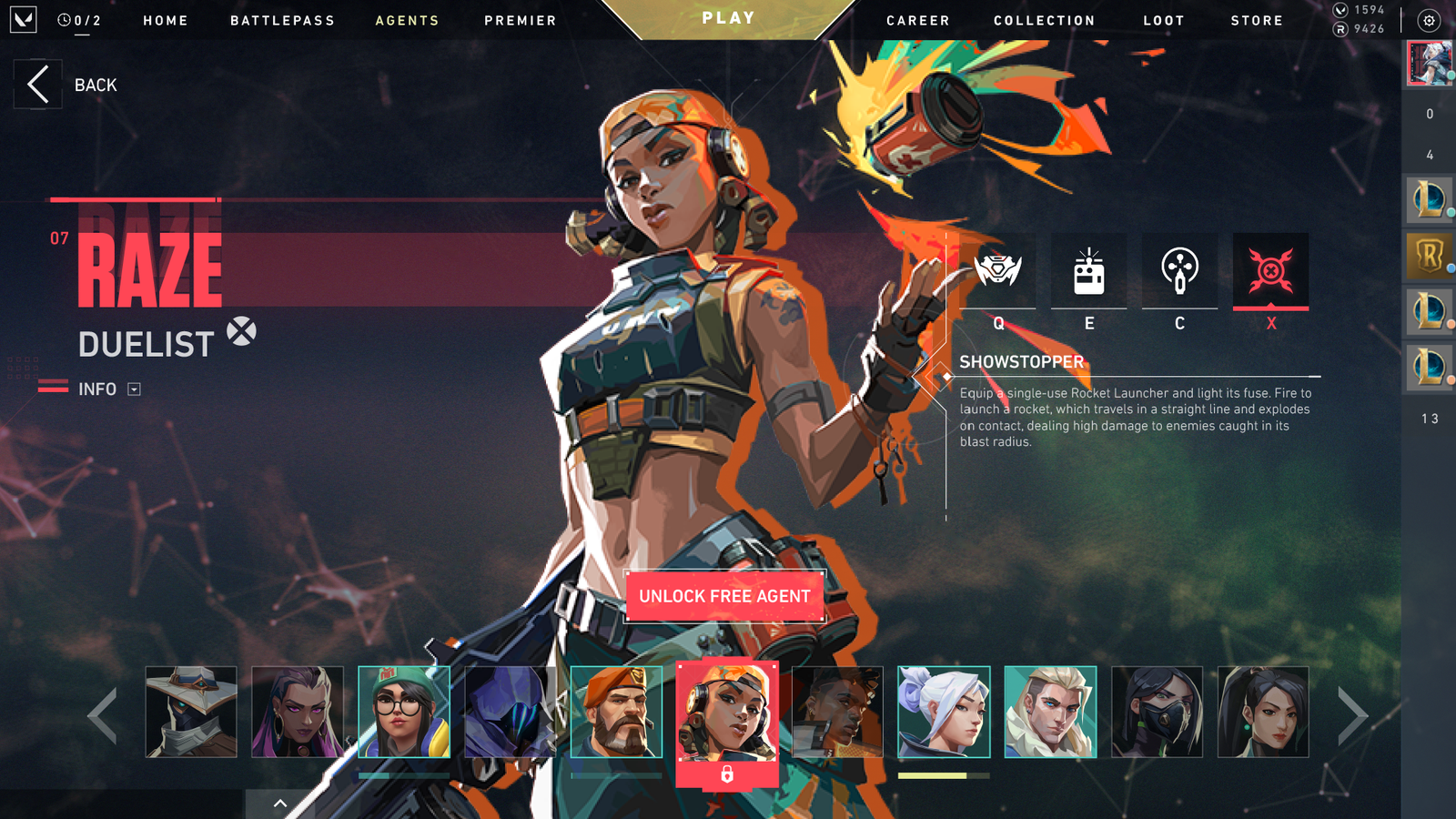This screenshot has width=1456, height=819.
Task: Open the STORE tab
Action: click(1257, 20)
